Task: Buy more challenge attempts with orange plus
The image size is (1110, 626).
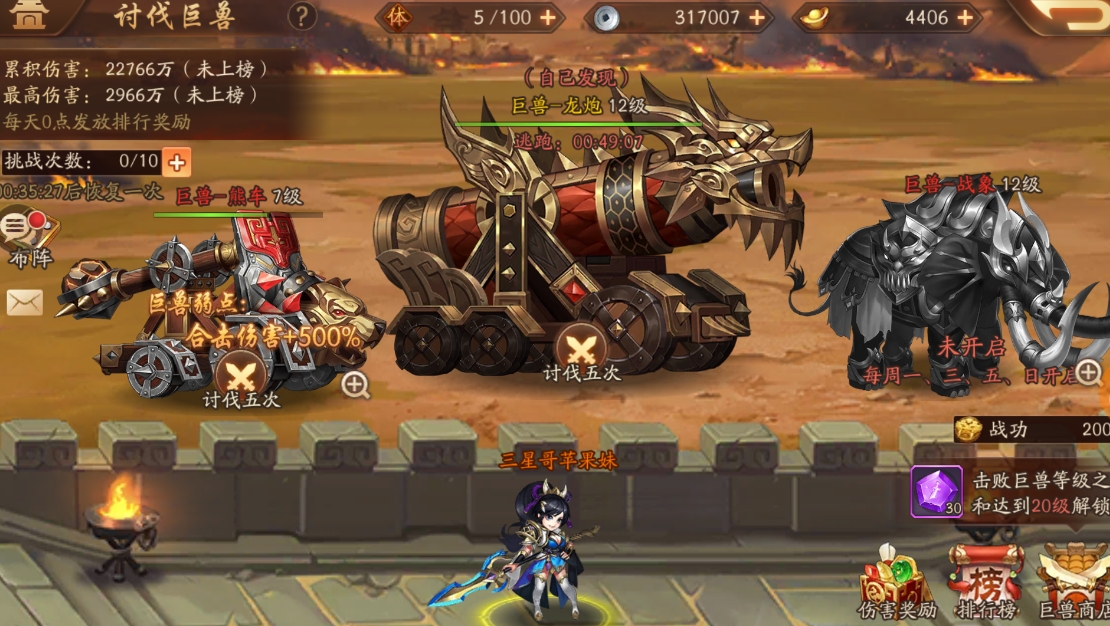Action: click(176, 161)
